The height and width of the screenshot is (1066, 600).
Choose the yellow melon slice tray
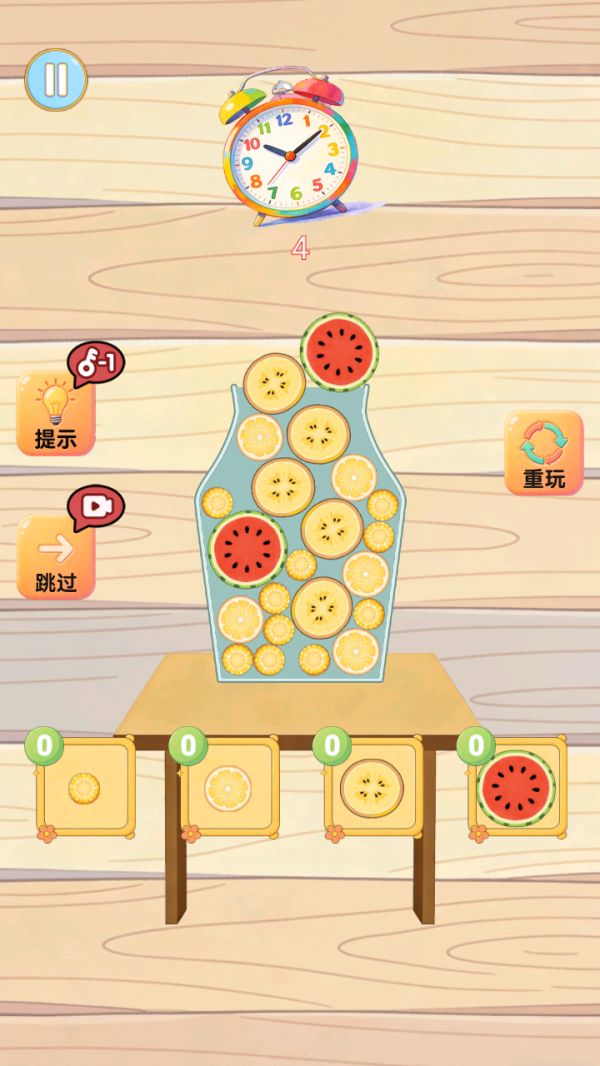373,787
